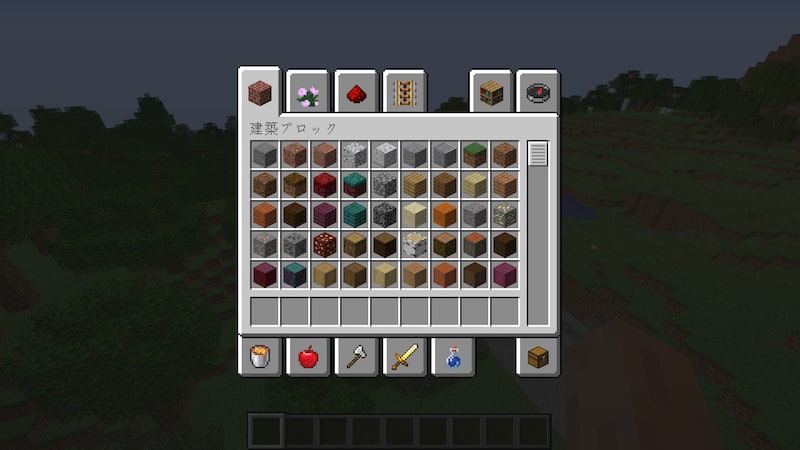
Task: Select the glowing nether wart block
Action: tap(324, 245)
